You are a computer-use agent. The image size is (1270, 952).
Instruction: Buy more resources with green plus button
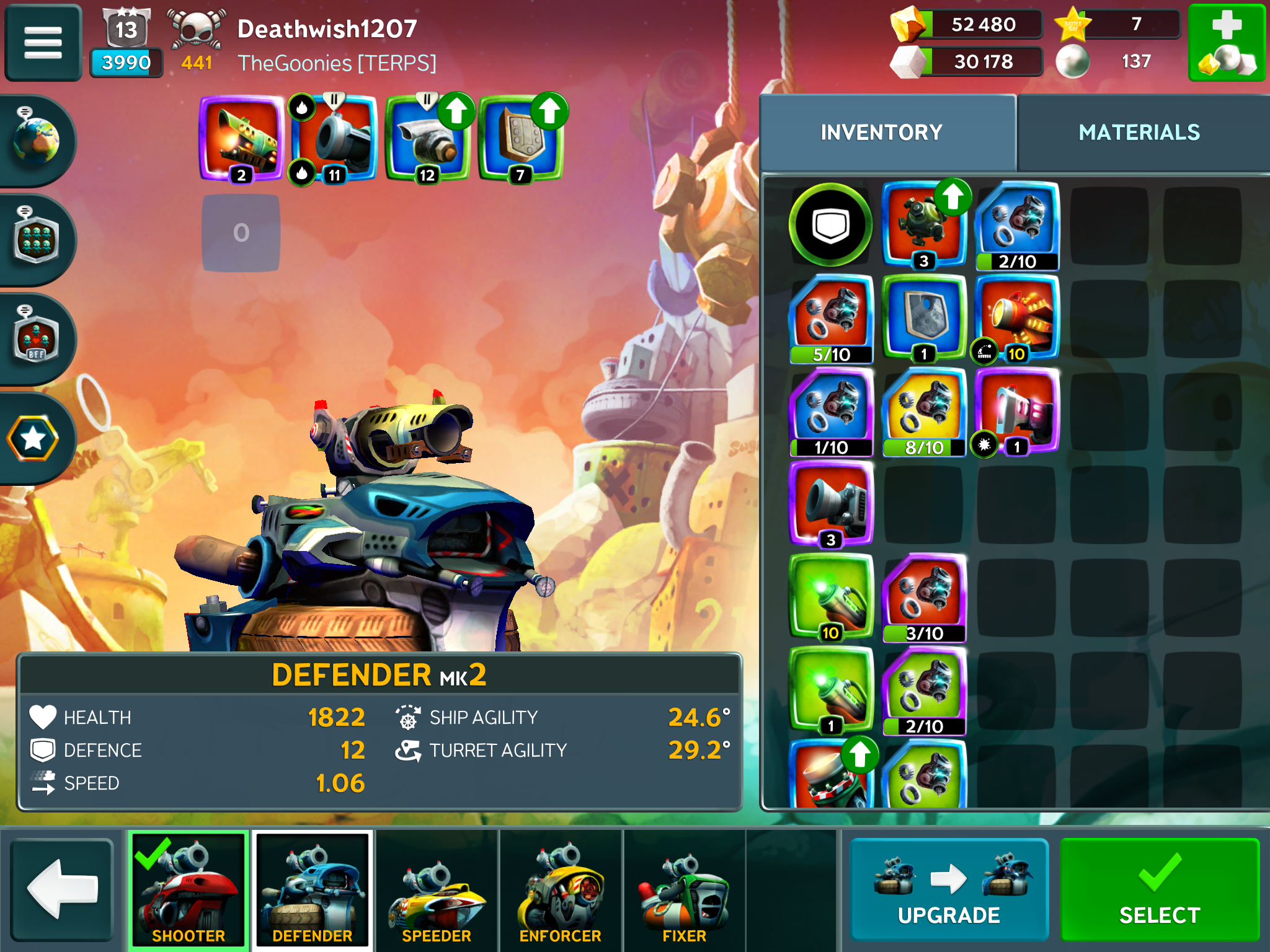[x=1227, y=42]
